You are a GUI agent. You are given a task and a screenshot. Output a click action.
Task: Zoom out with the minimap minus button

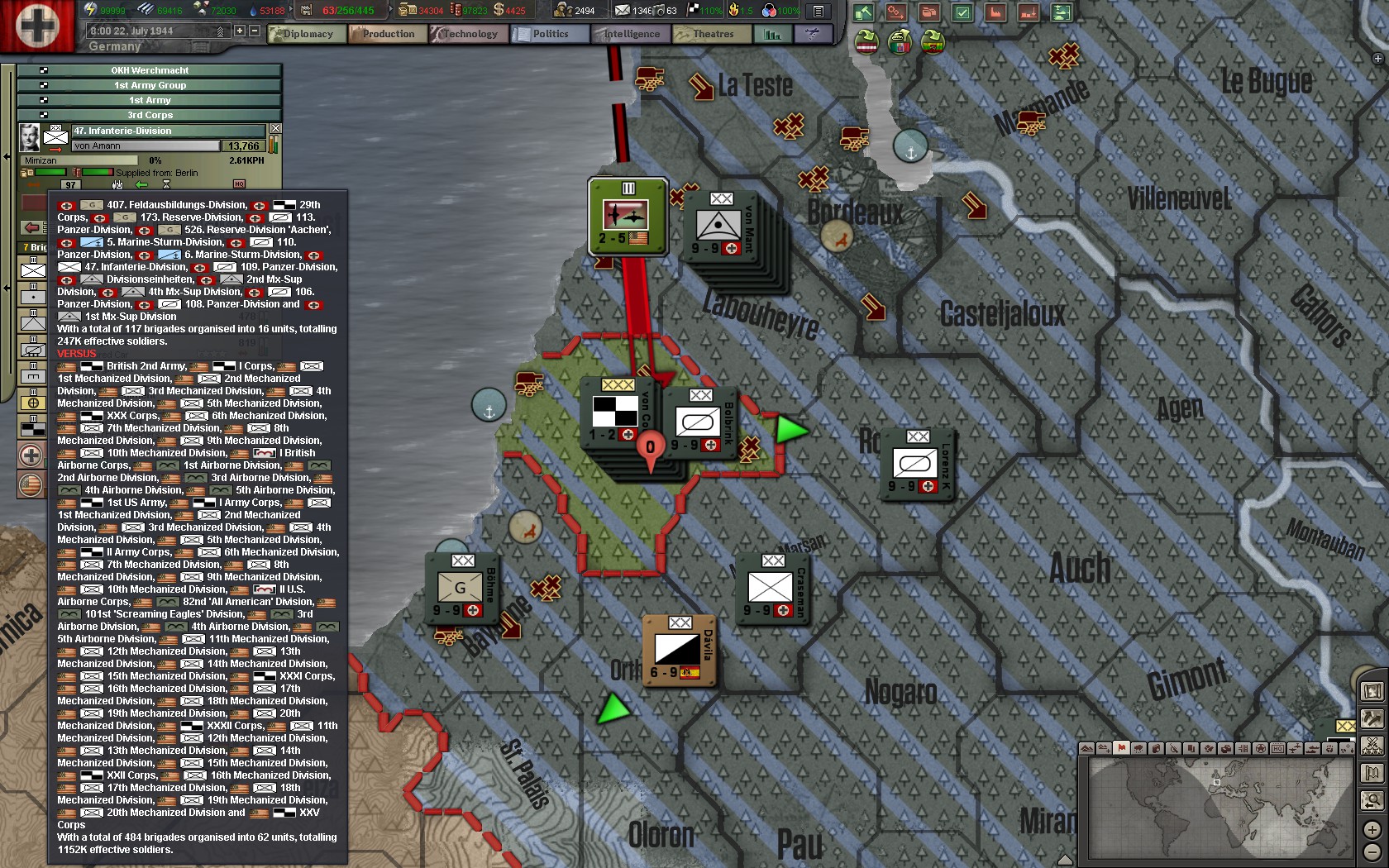coord(1372,851)
